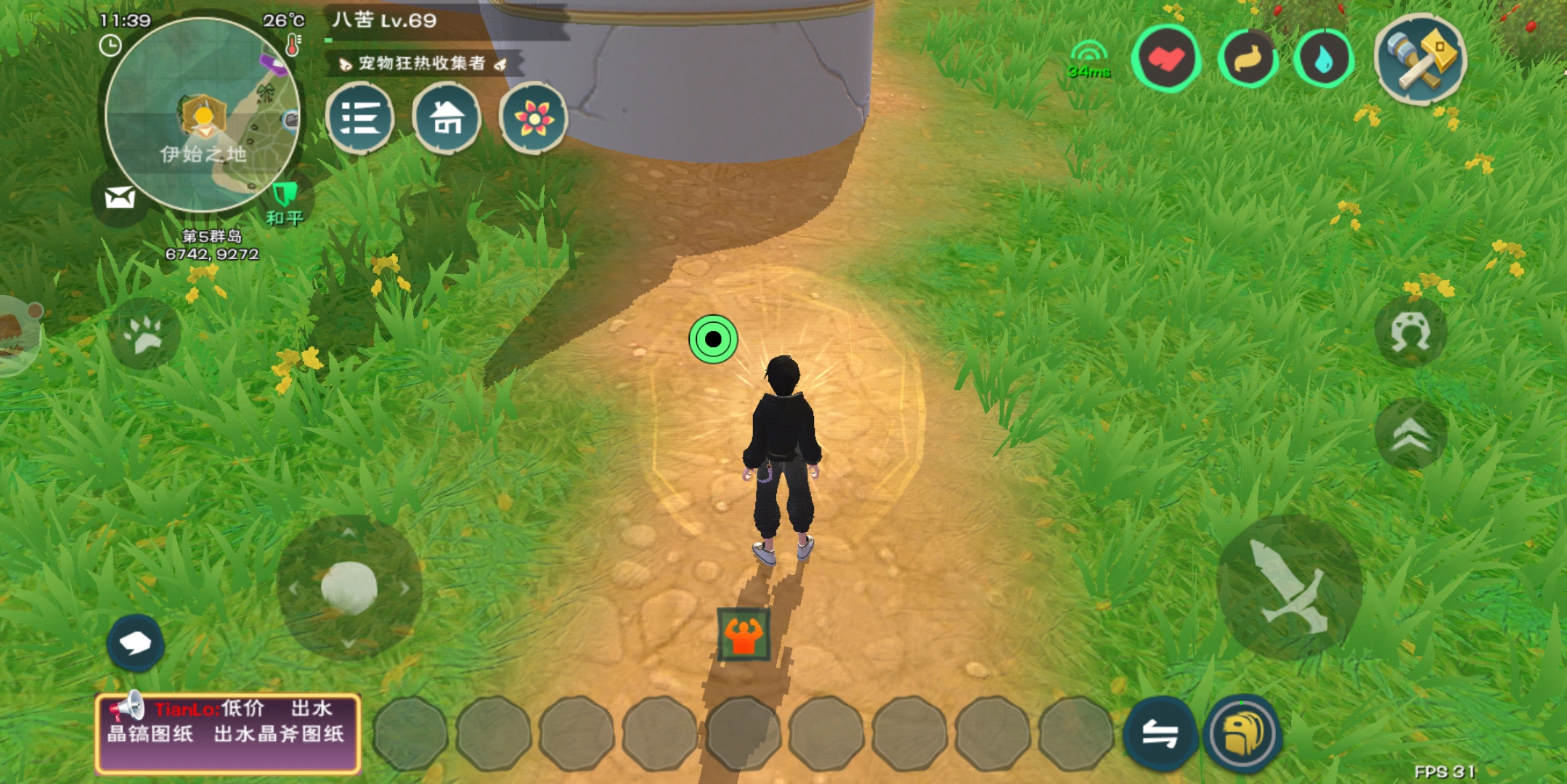Check the red heart health status

pos(1166,59)
